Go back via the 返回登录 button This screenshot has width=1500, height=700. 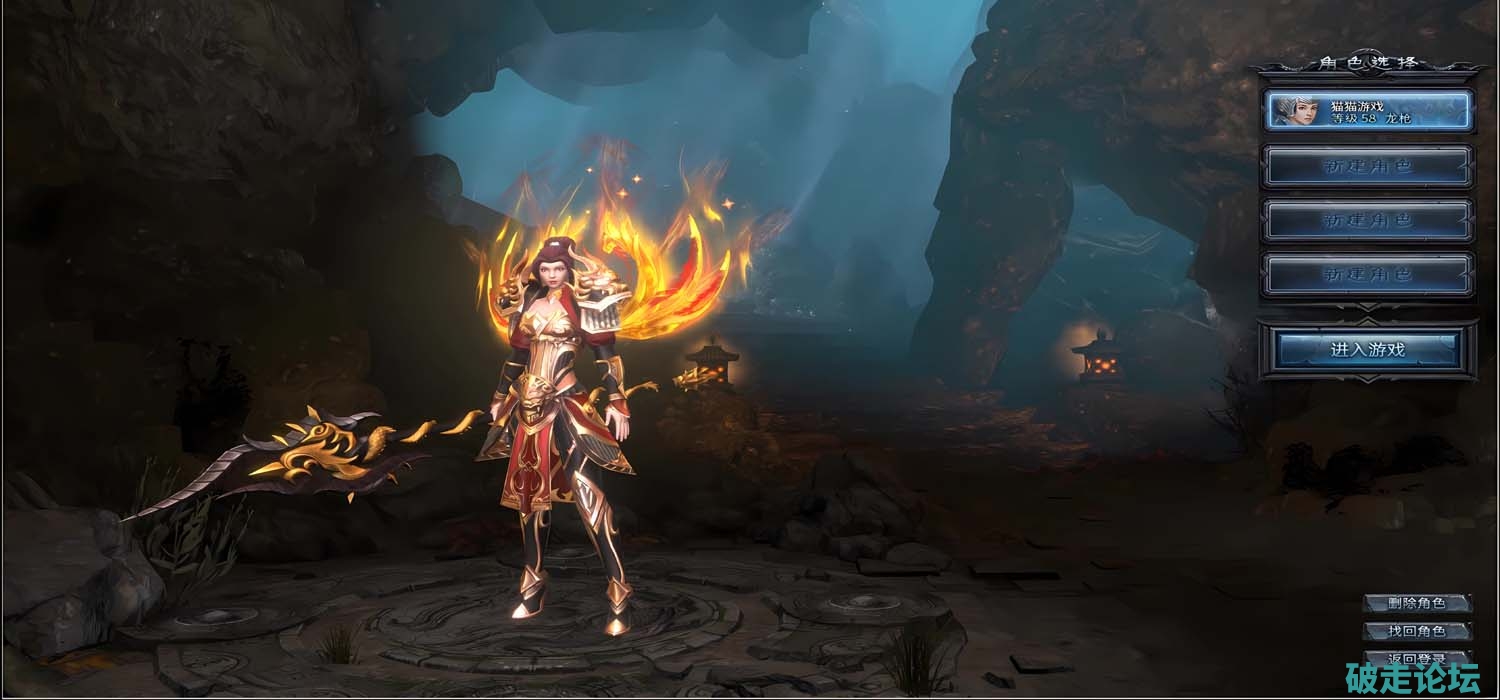1416,658
